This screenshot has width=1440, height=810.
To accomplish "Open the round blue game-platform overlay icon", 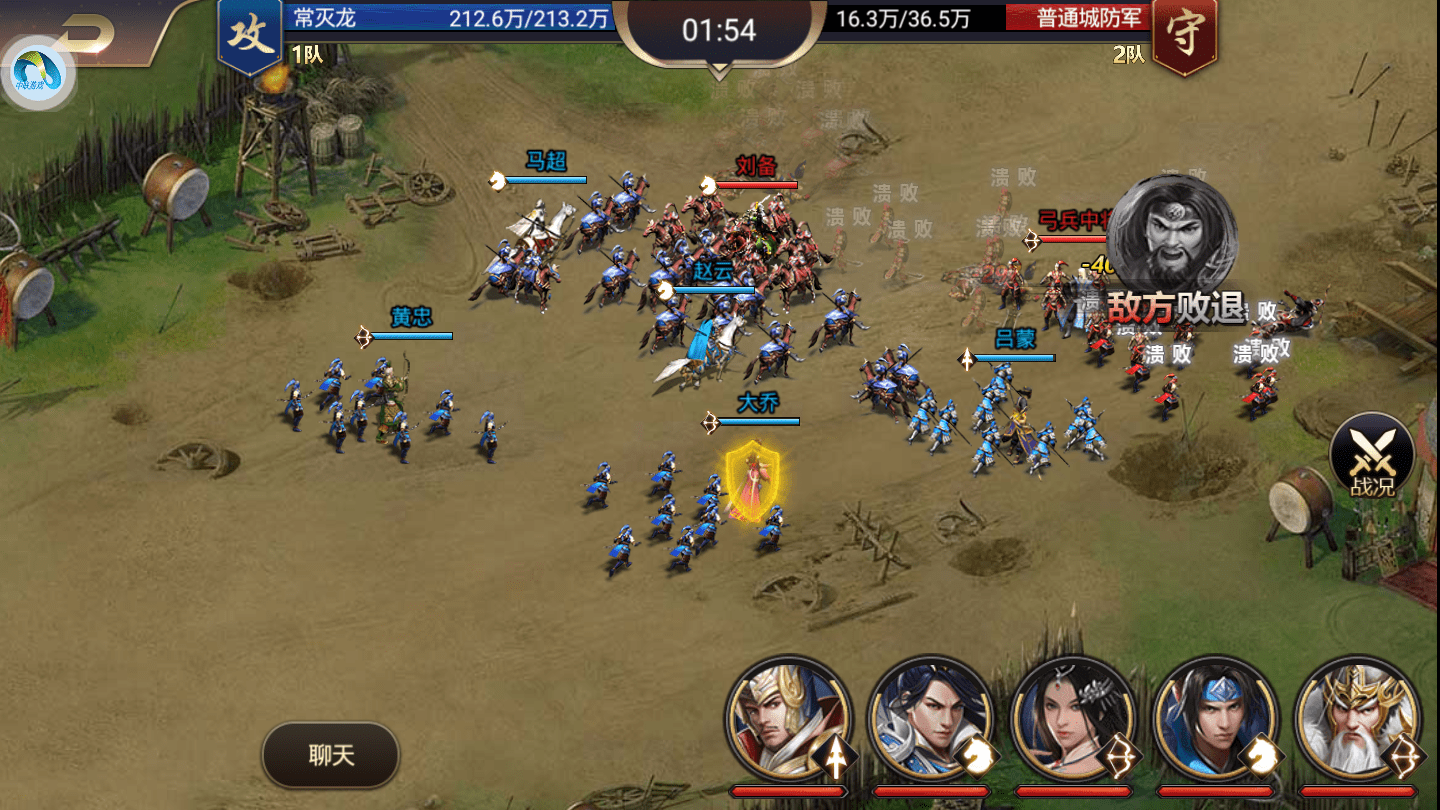I will (38, 73).
